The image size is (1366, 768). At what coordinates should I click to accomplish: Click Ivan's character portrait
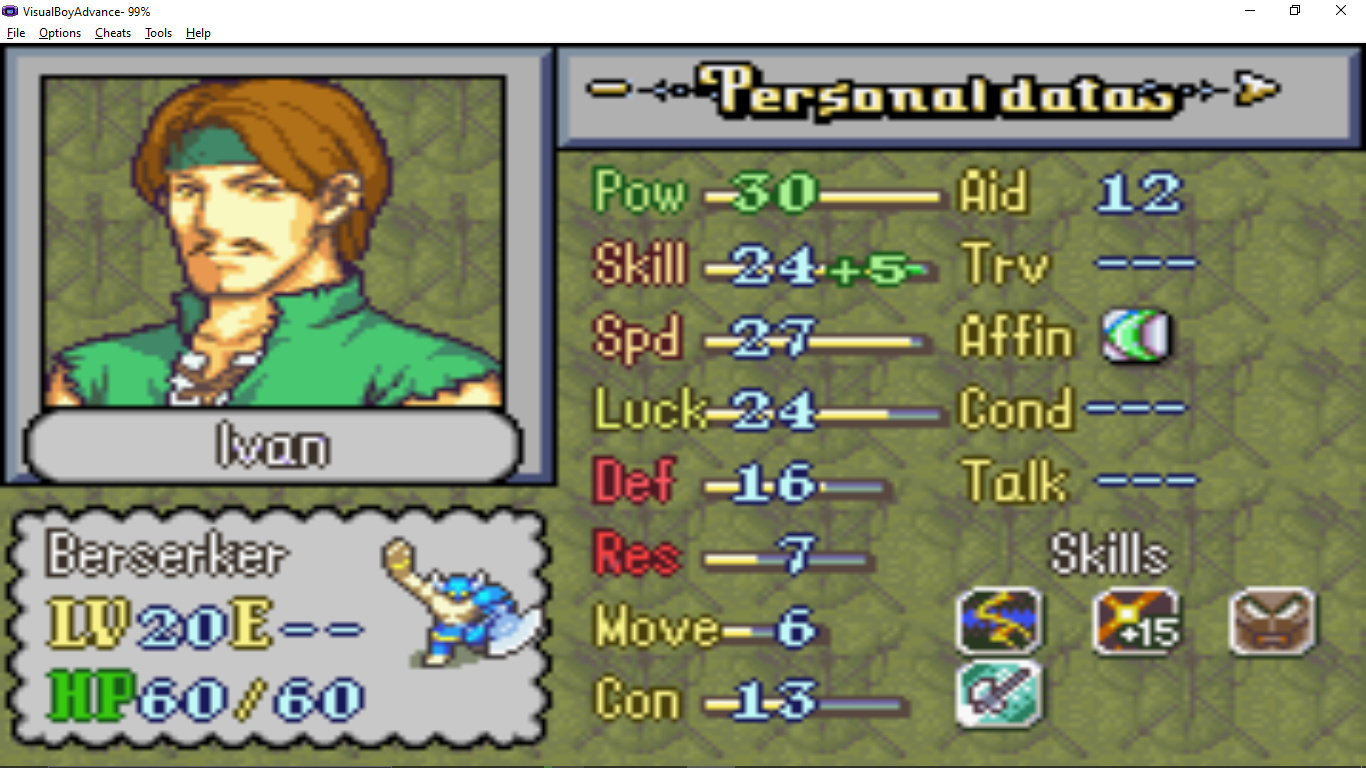(x=273, y=241)
